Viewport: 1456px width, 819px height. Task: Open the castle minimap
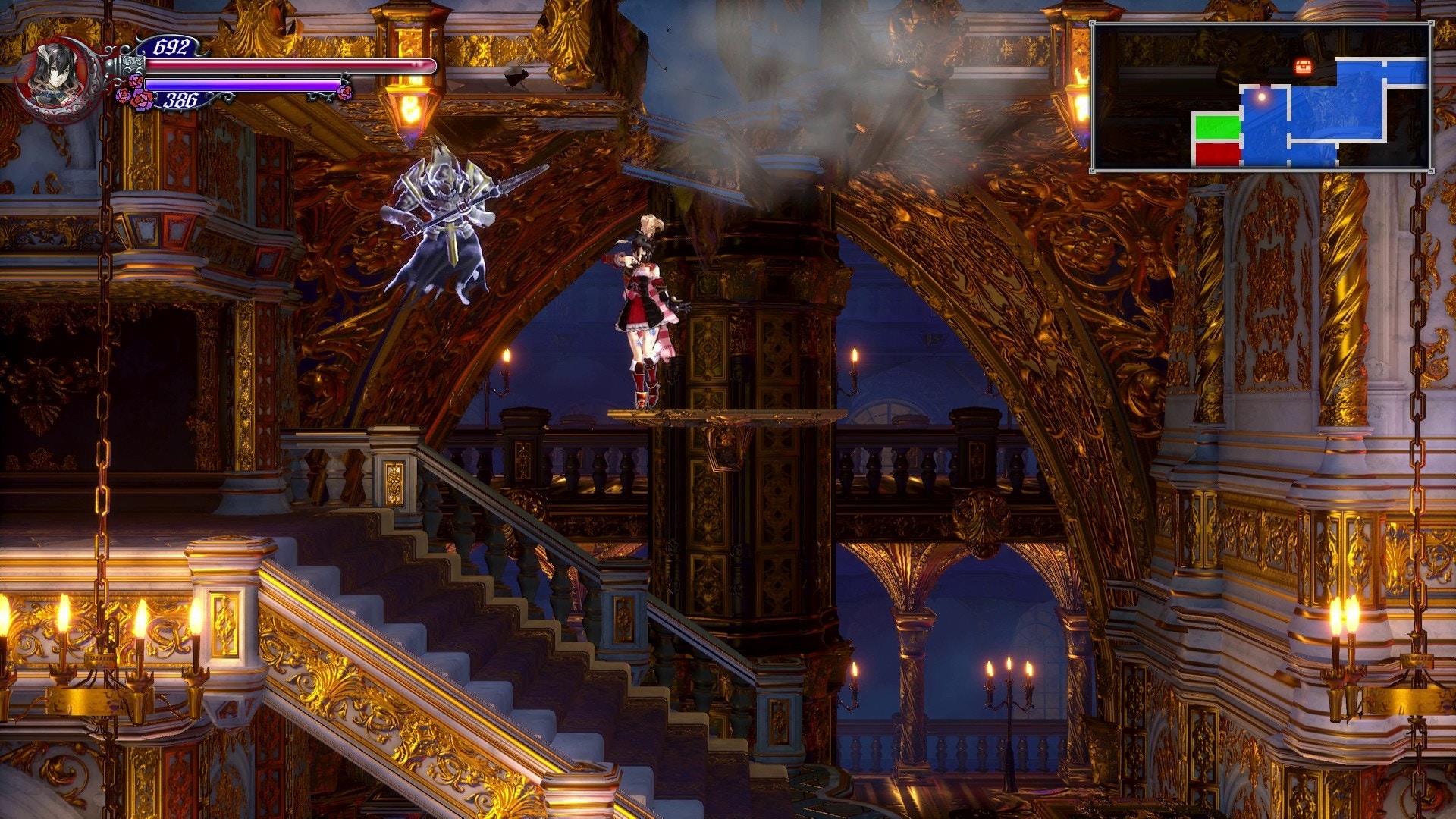1261,96
